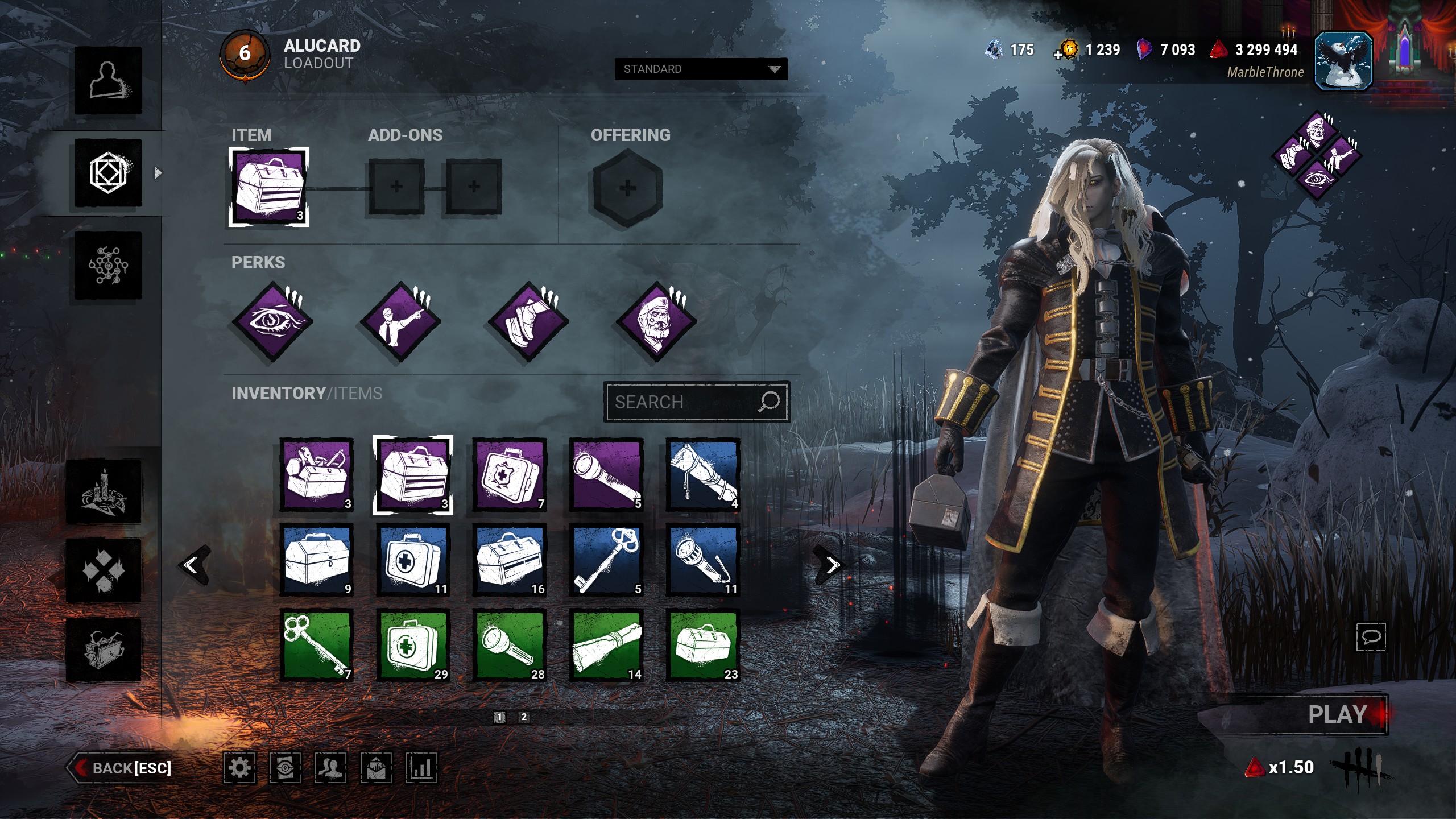Select the equipped purple toolbox item slot

coord(268,187)
